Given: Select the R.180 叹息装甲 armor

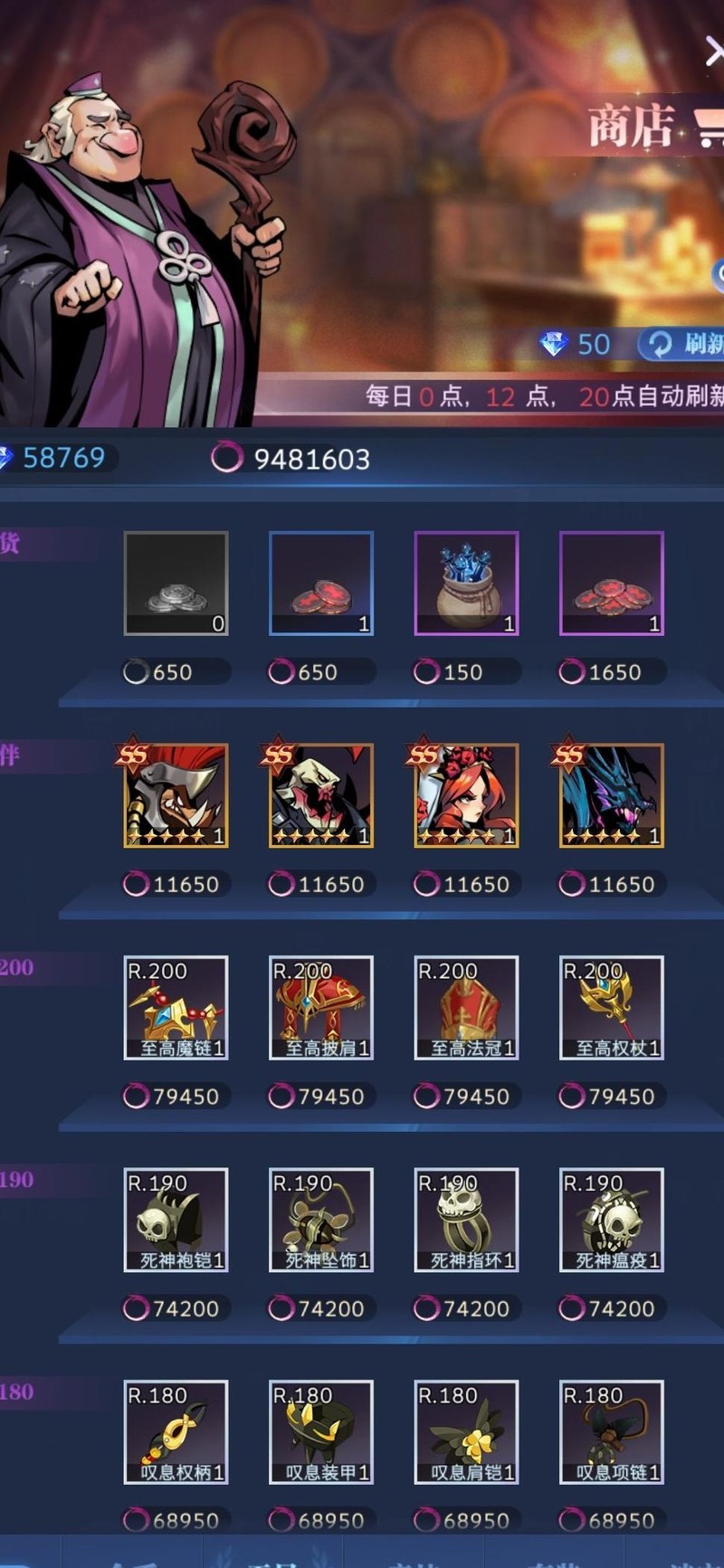Looking at the screenshot, I should pyautogui.click(x=321, y=1431).
